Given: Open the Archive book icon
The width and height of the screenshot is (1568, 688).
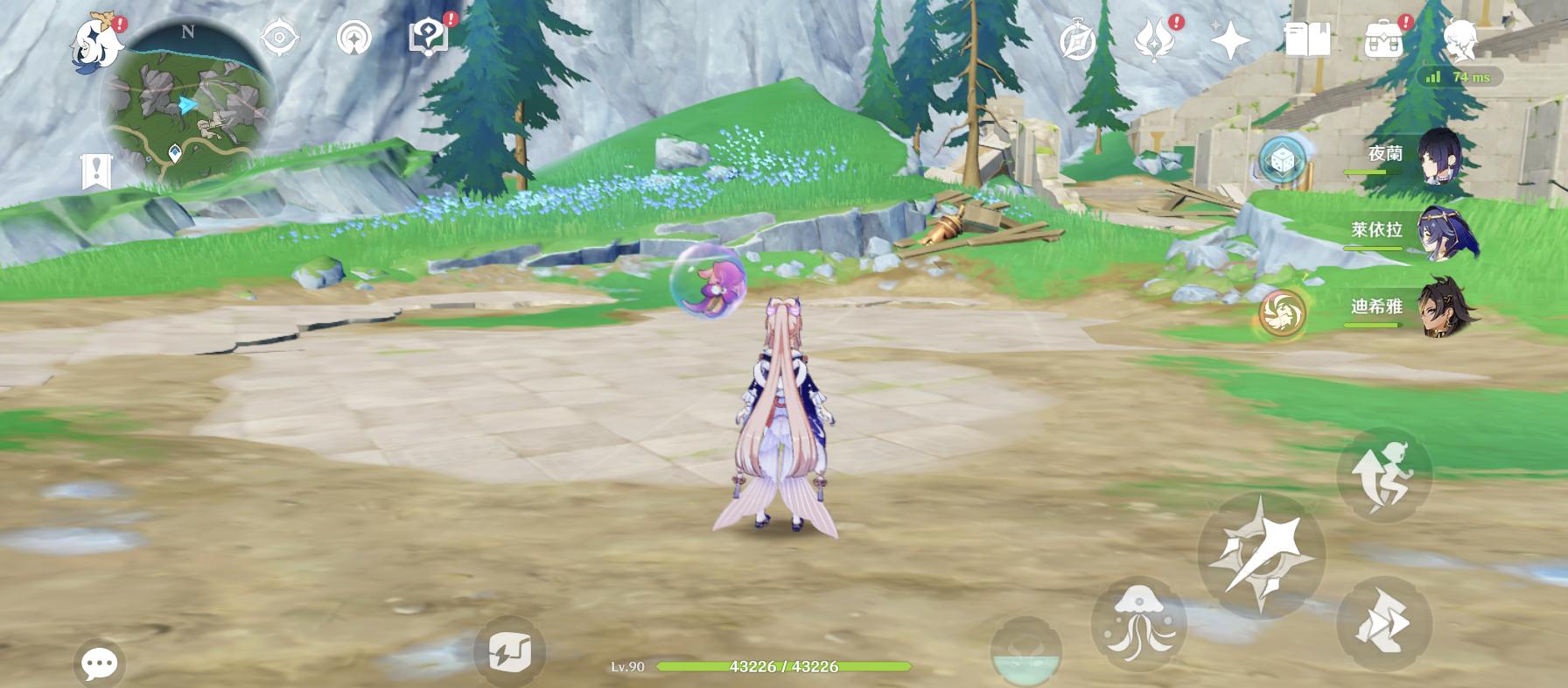Looking at the screenshot, I should pyautogui.click(x=1307, y=39).
